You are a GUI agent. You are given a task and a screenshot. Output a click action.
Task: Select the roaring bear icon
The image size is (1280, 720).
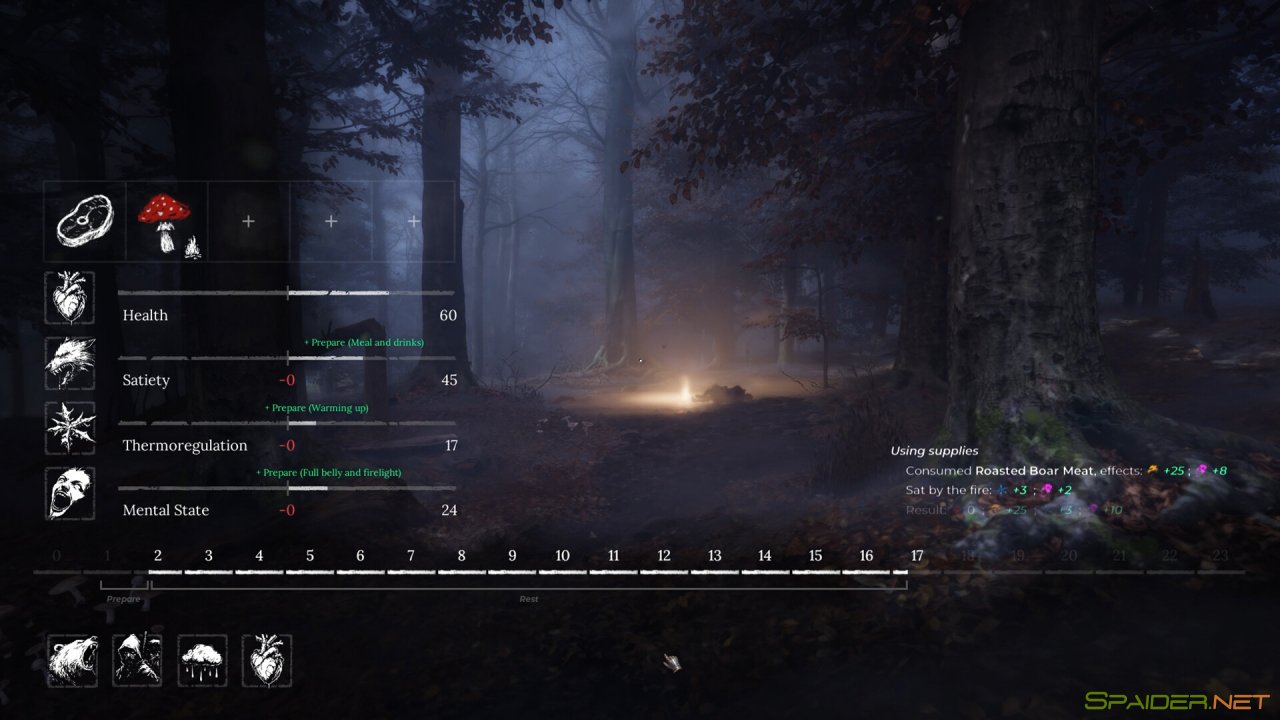pyautogui.click(x=73, y=660)
